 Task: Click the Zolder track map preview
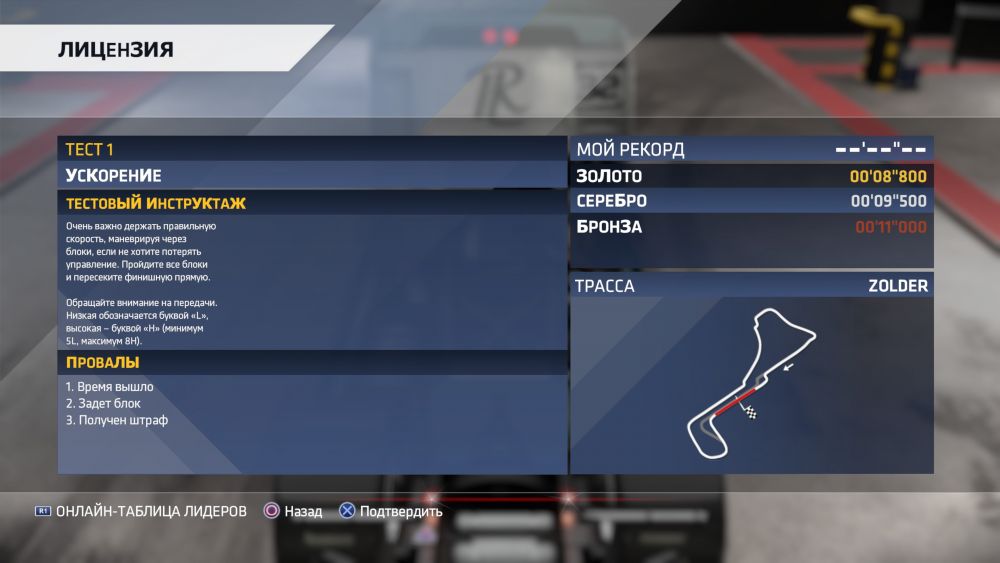tap(751, 385)
